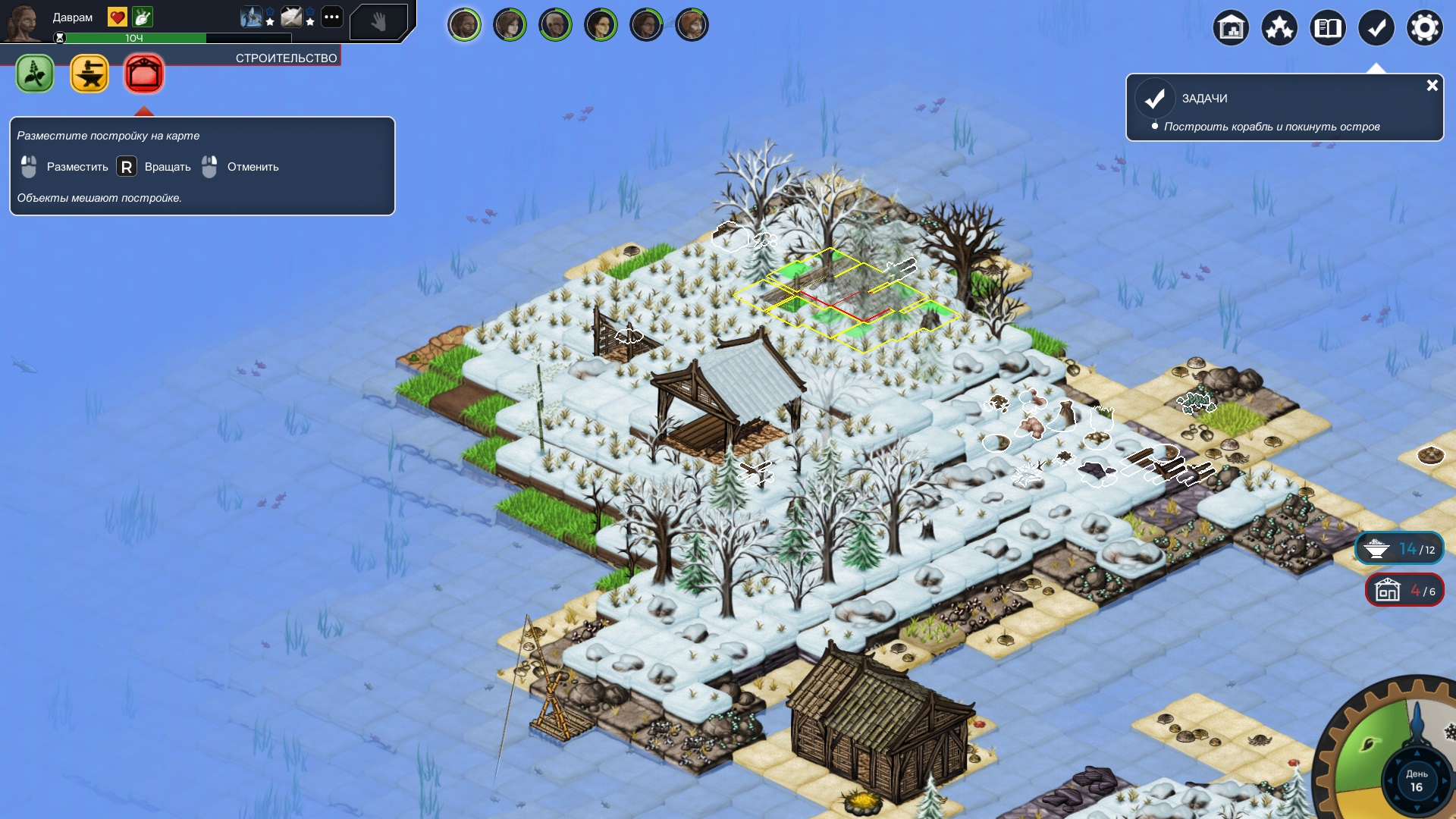
Task: Click the green food status icon
Action: point(142,17)
